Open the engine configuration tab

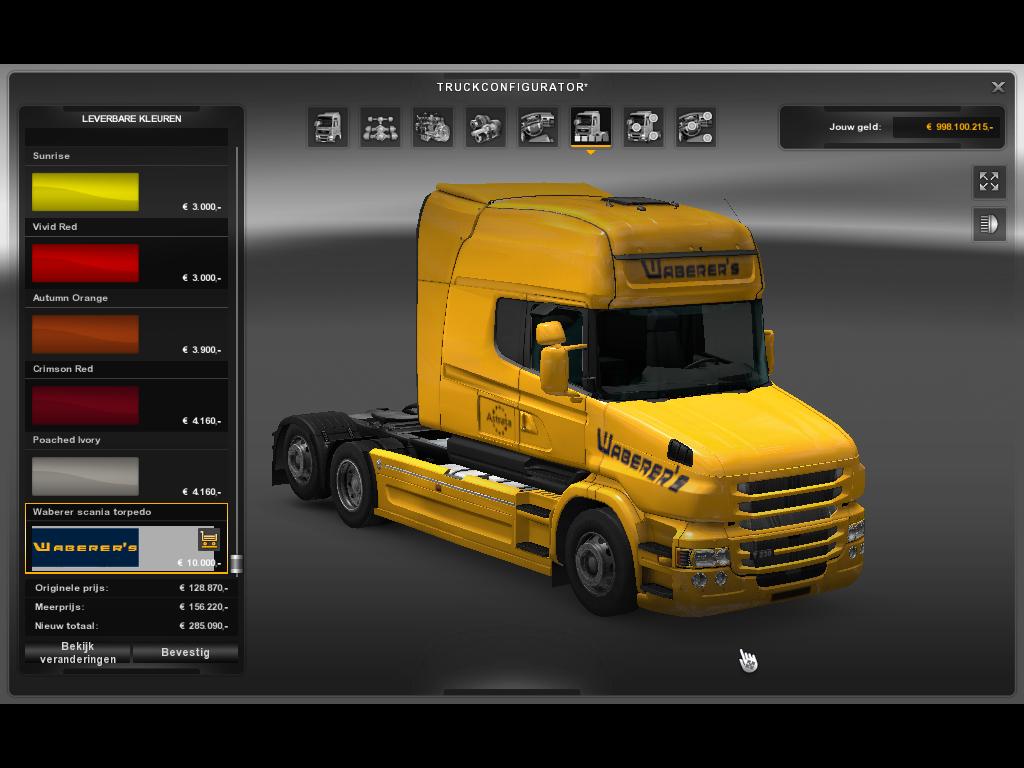433,127
